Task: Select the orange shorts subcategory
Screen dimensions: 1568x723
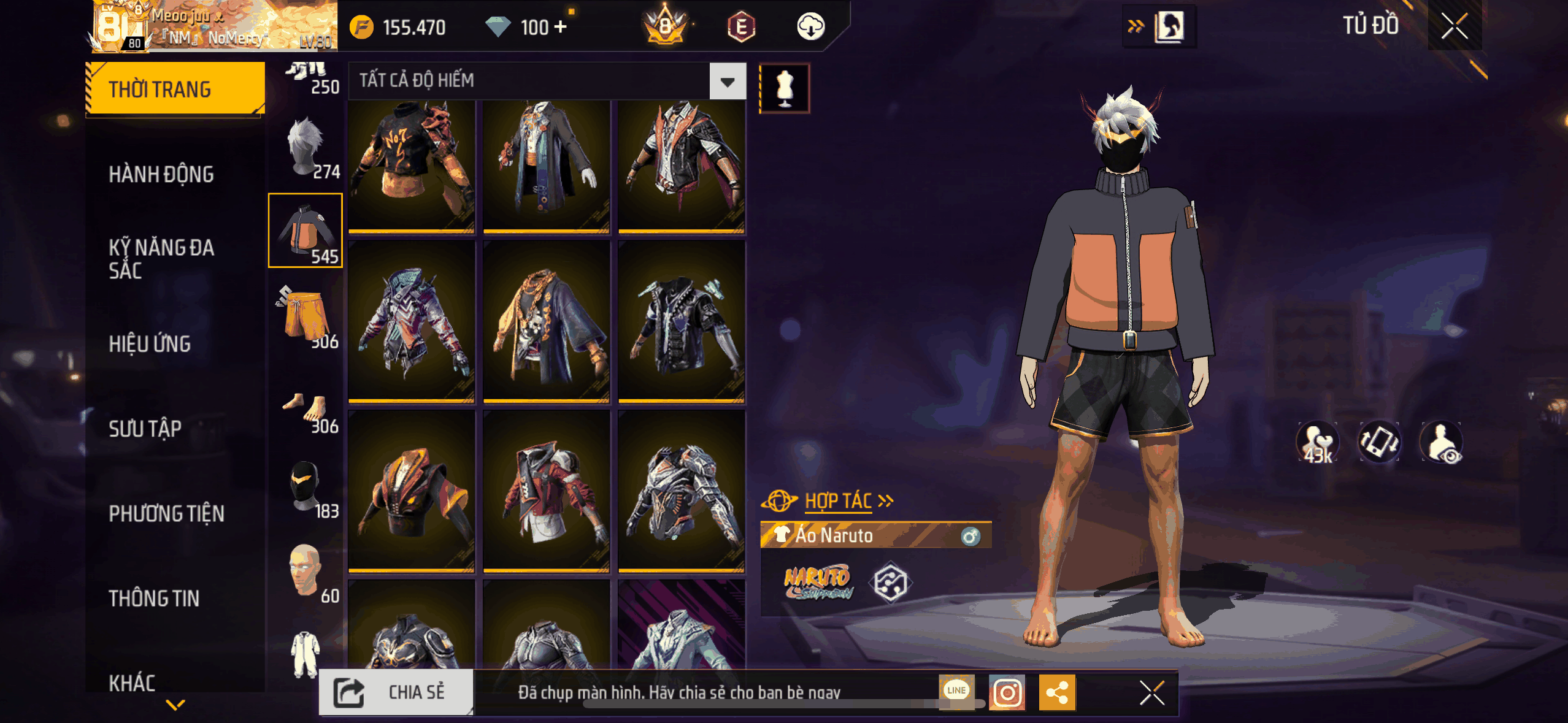Action: [306, 316]
